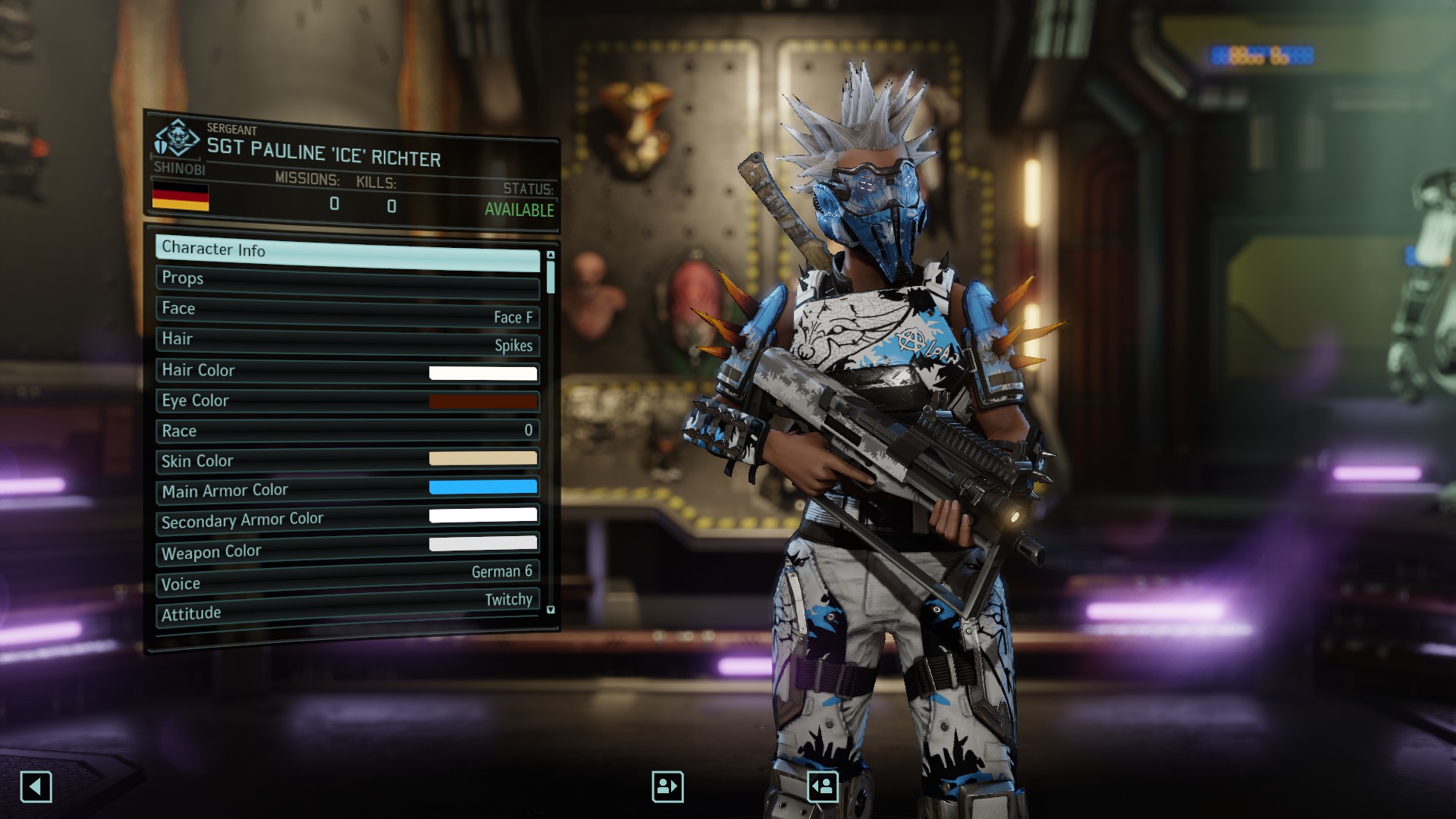Click the list scrollbar up arrow
The image size is (1456, 819).
pyautogui.click(x=551, y=255)
